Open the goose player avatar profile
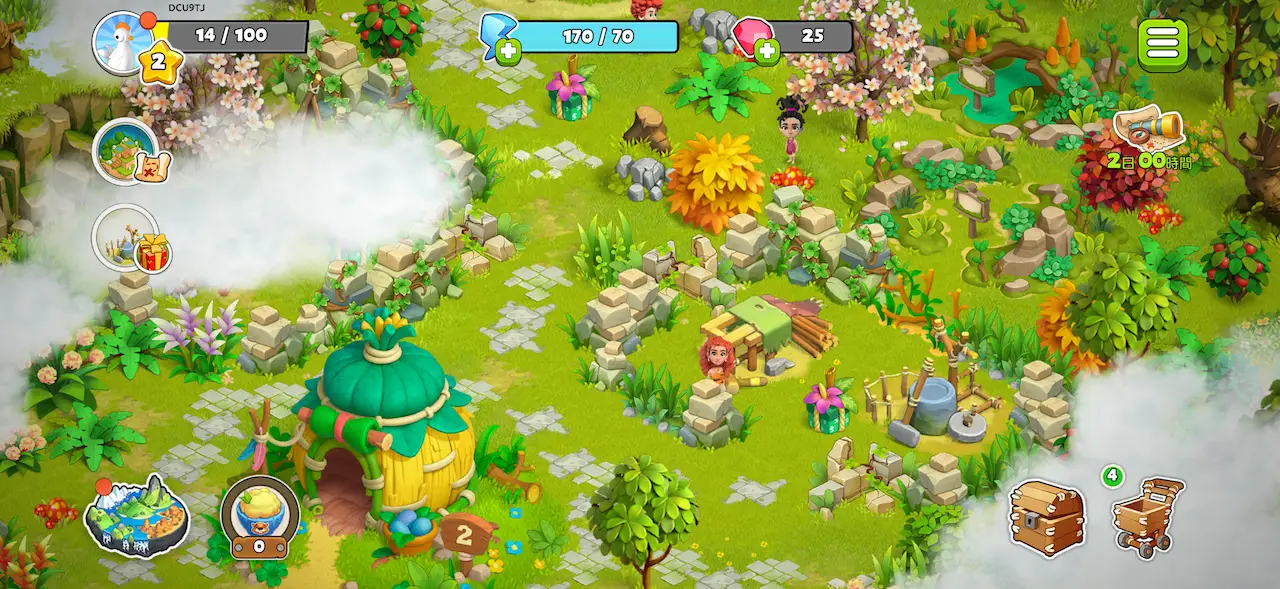The width and height of the screenshot is (1280, 589). pyautogui.click(x=123, y=42)
